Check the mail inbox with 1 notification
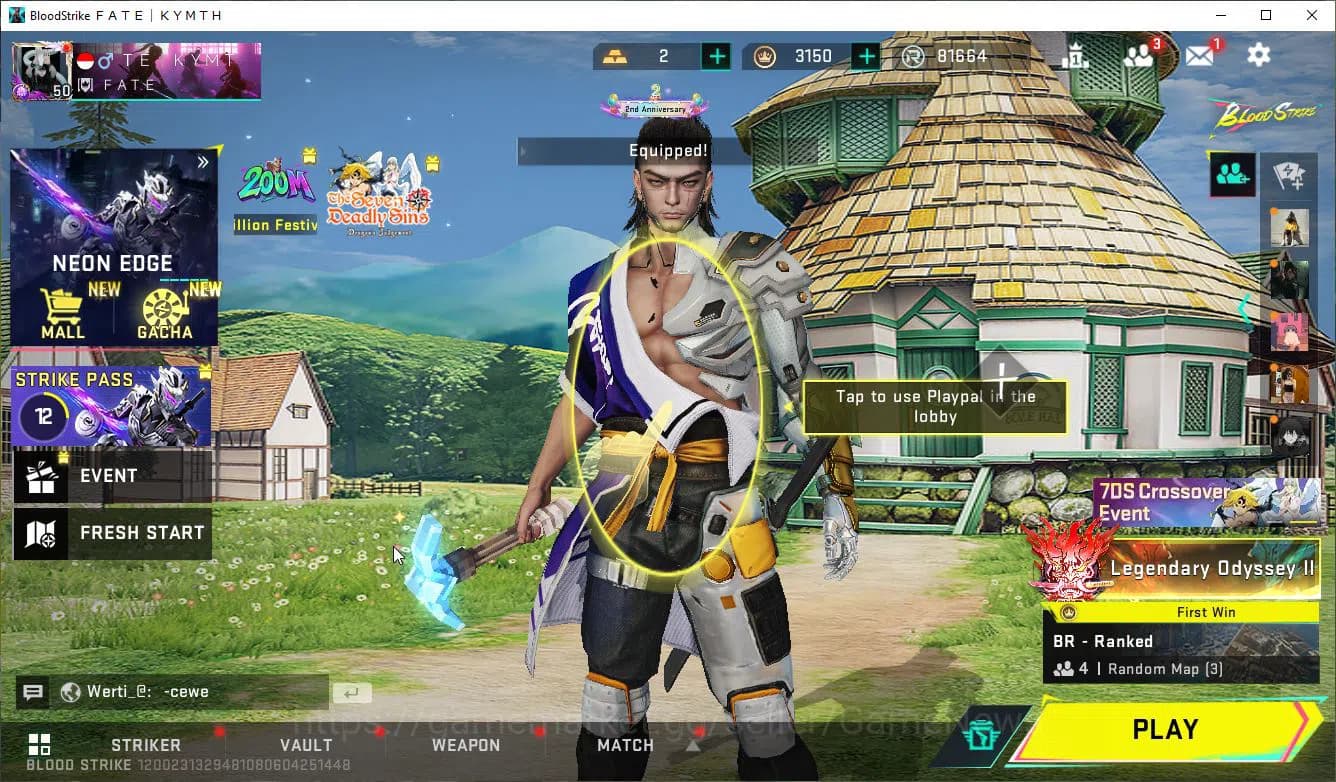Screen dimensions: 1336x782 click(x=1199, y=56)
